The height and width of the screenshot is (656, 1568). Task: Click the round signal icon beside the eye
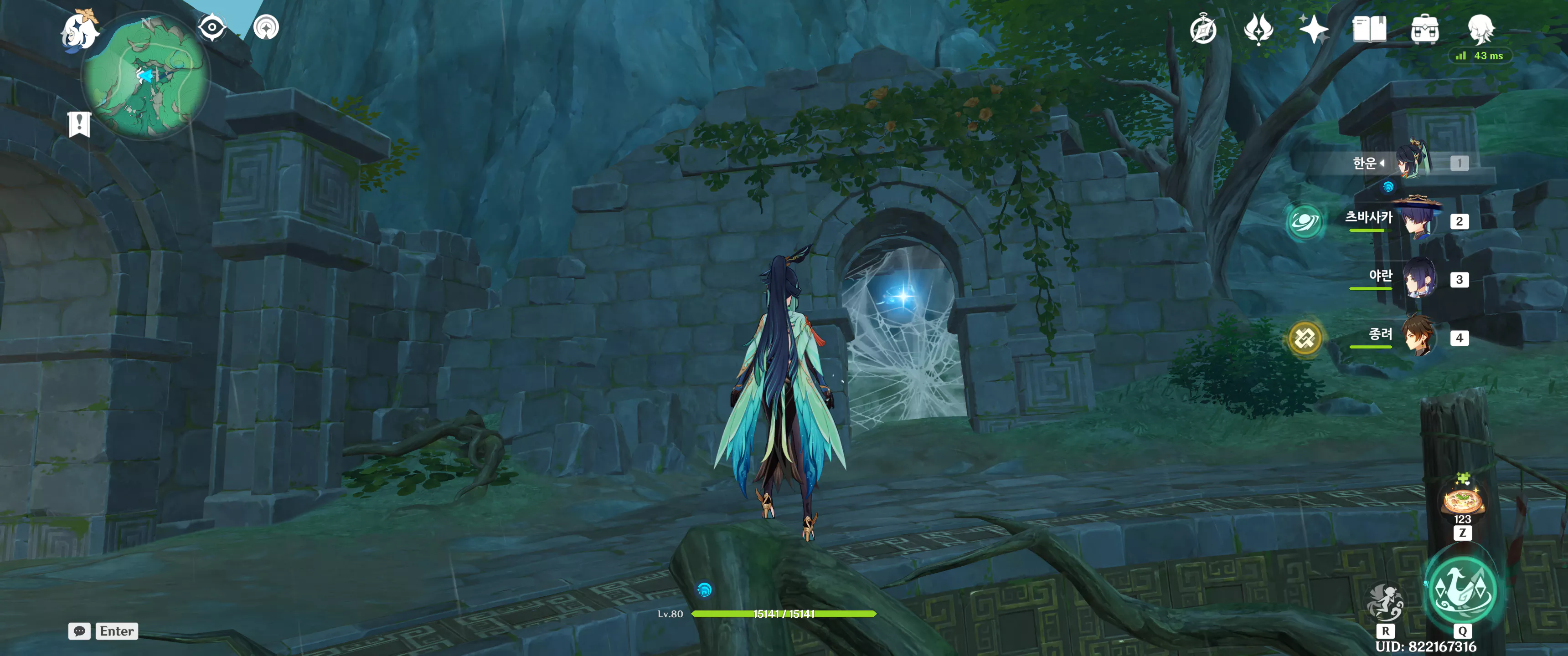[x=266, y=27]
